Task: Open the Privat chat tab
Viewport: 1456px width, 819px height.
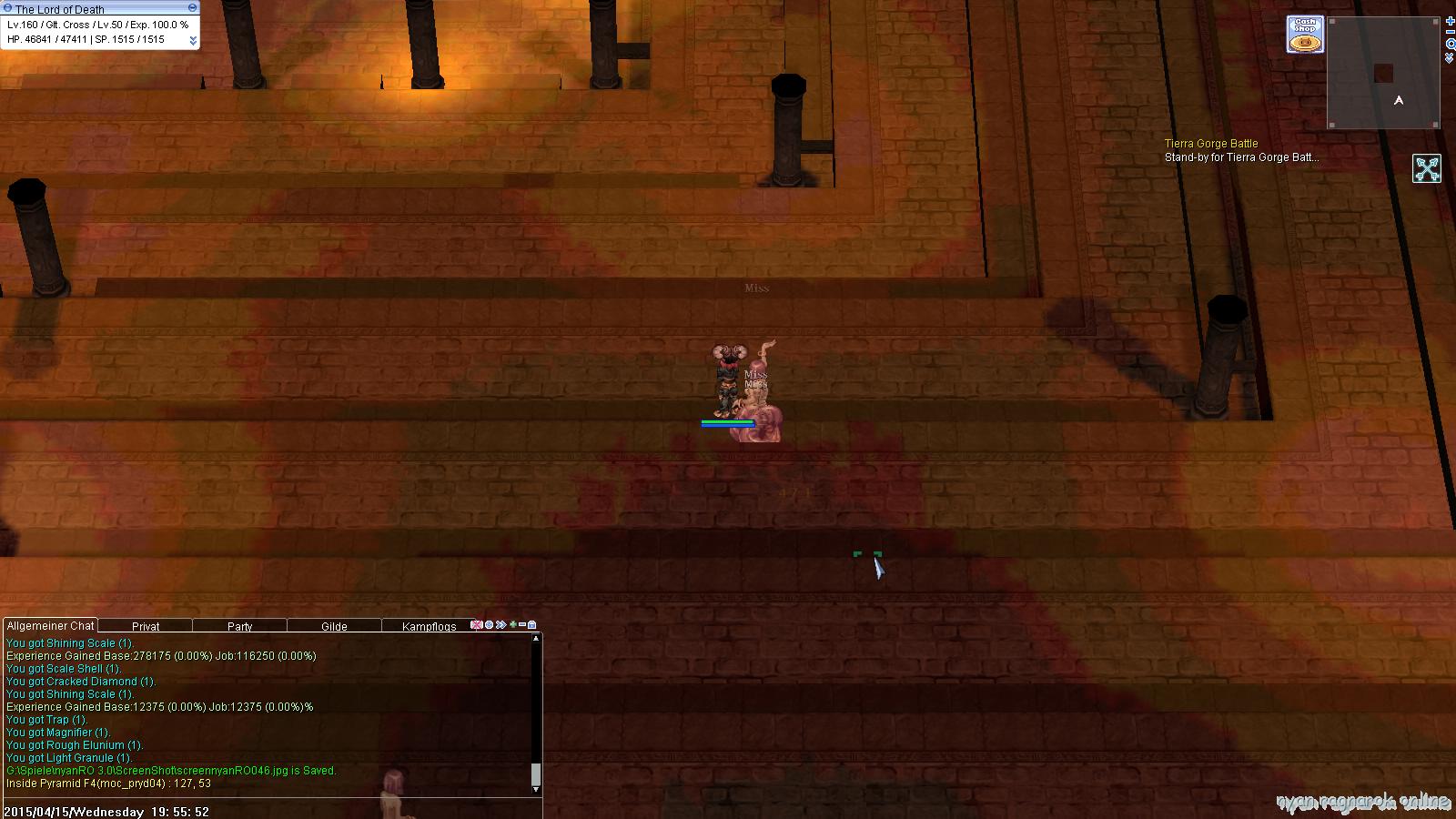Action: (x=146, y=626)
